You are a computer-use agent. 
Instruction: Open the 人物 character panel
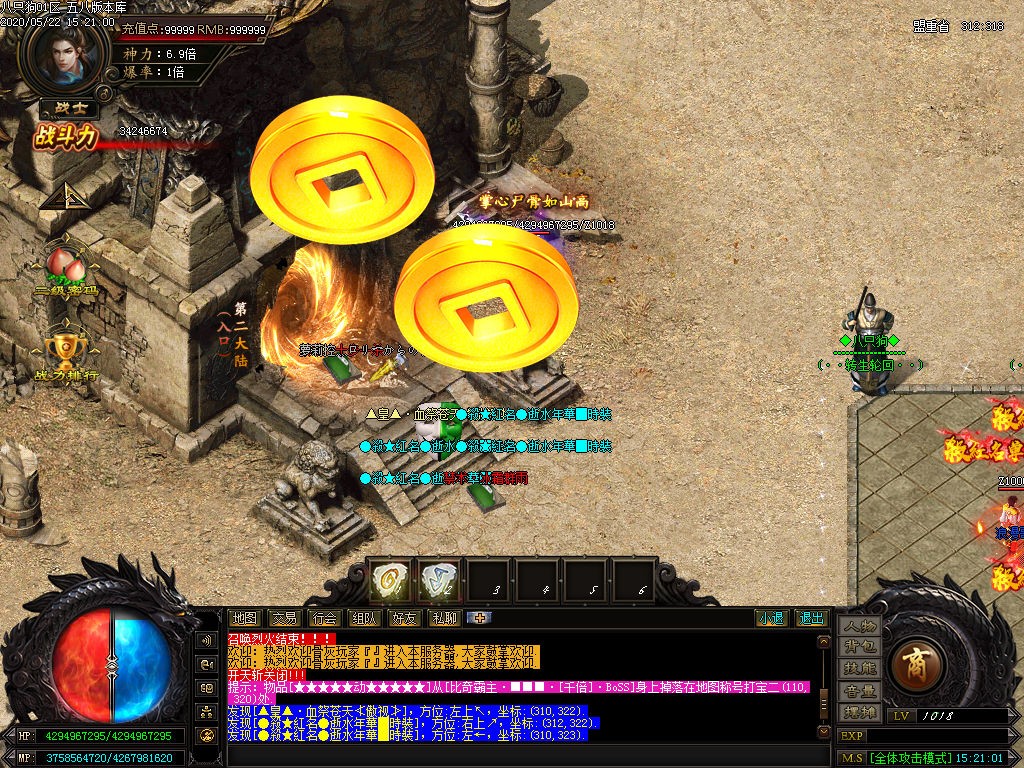[x=859, y=625]
